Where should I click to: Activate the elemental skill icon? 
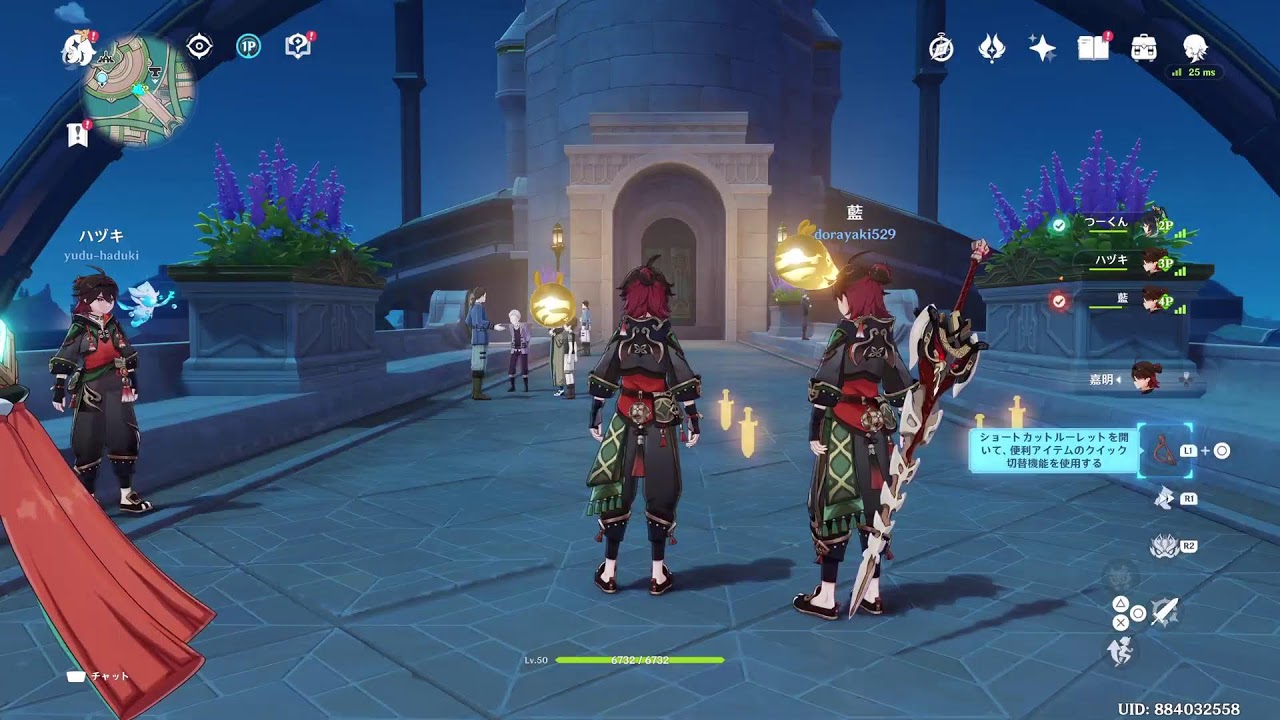(x=1164, y=497)
